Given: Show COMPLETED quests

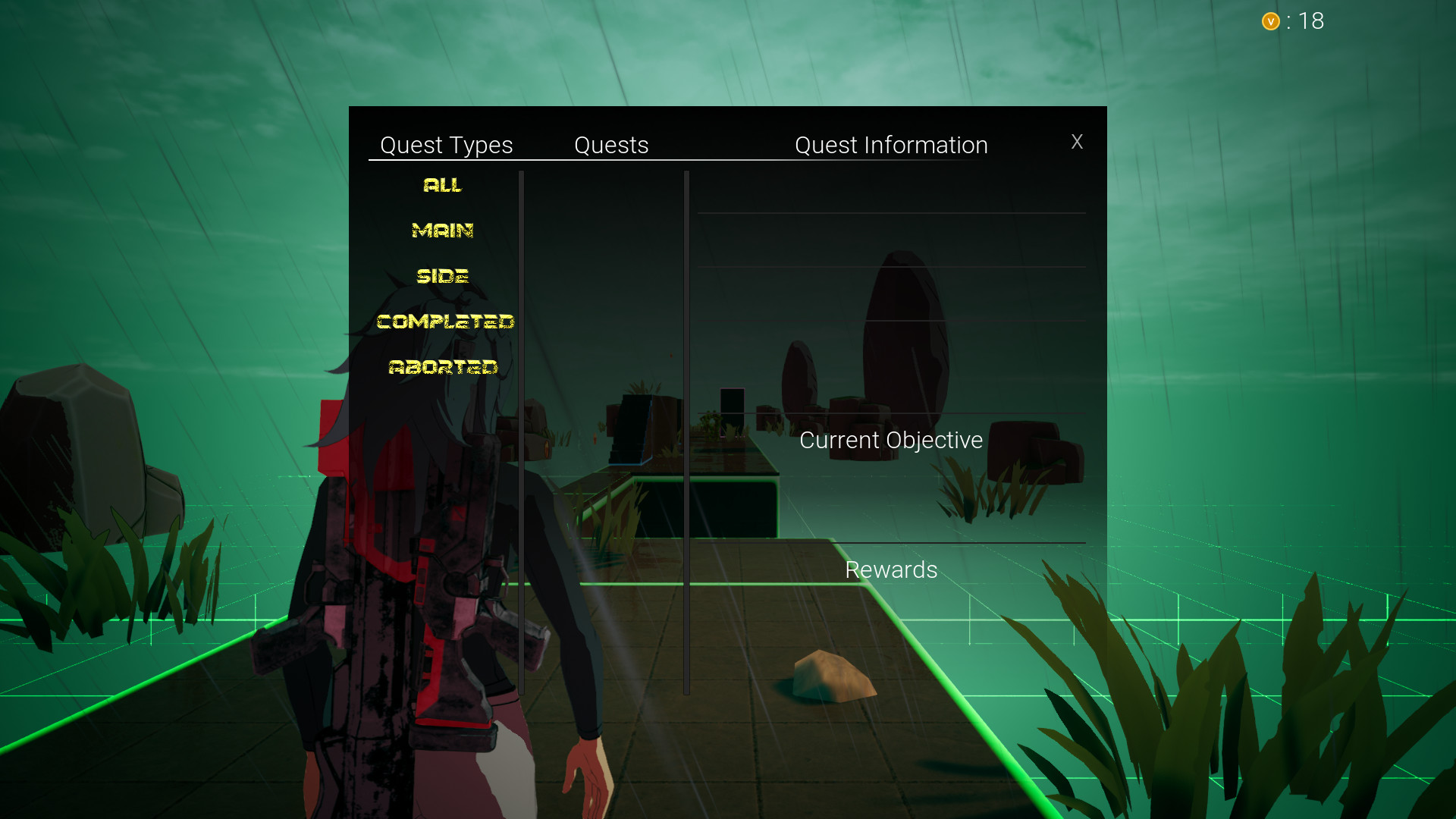Looking at the screenshot, I should [x=446, y=321].
